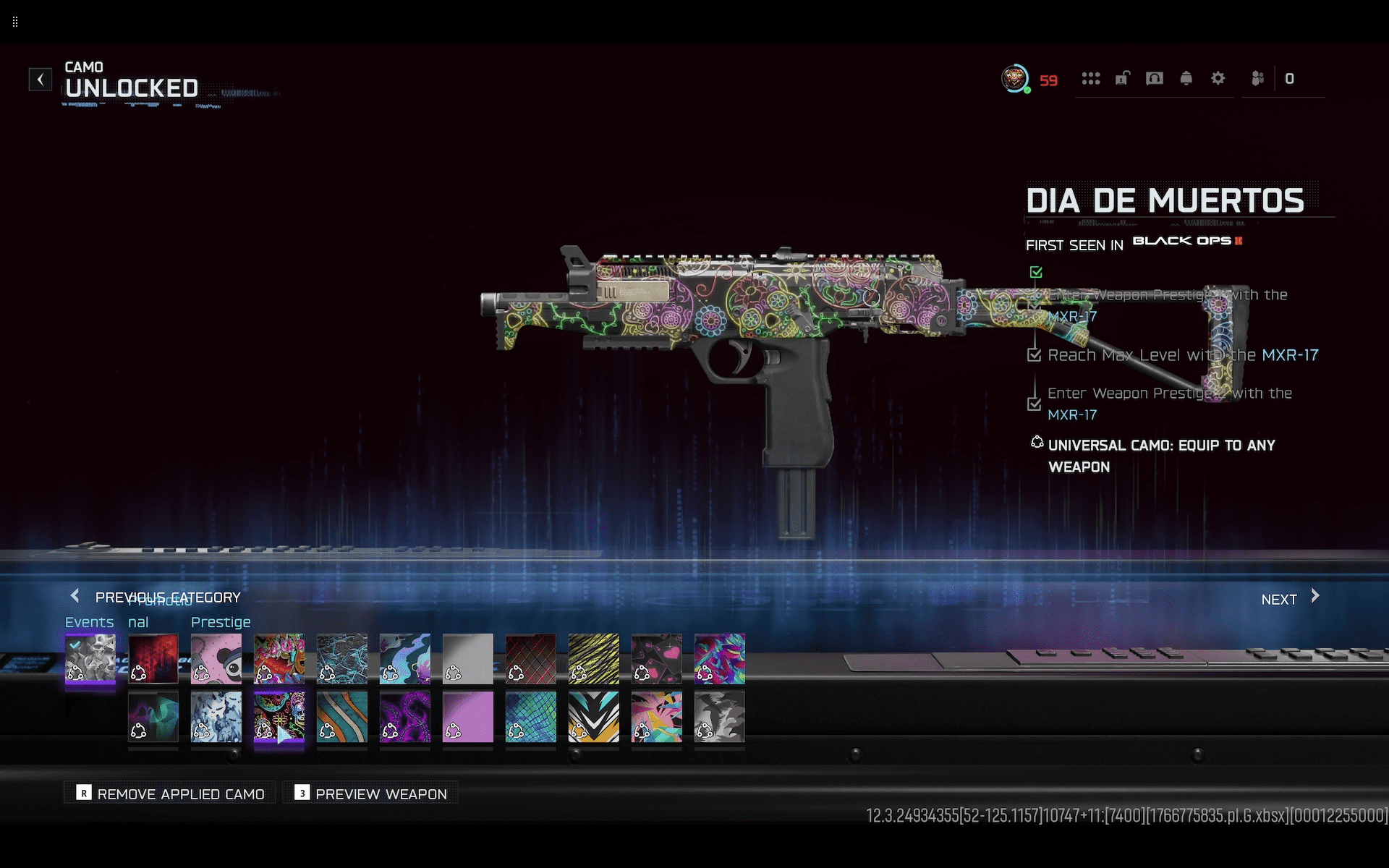Show notifications via the bell icon

1186,79
